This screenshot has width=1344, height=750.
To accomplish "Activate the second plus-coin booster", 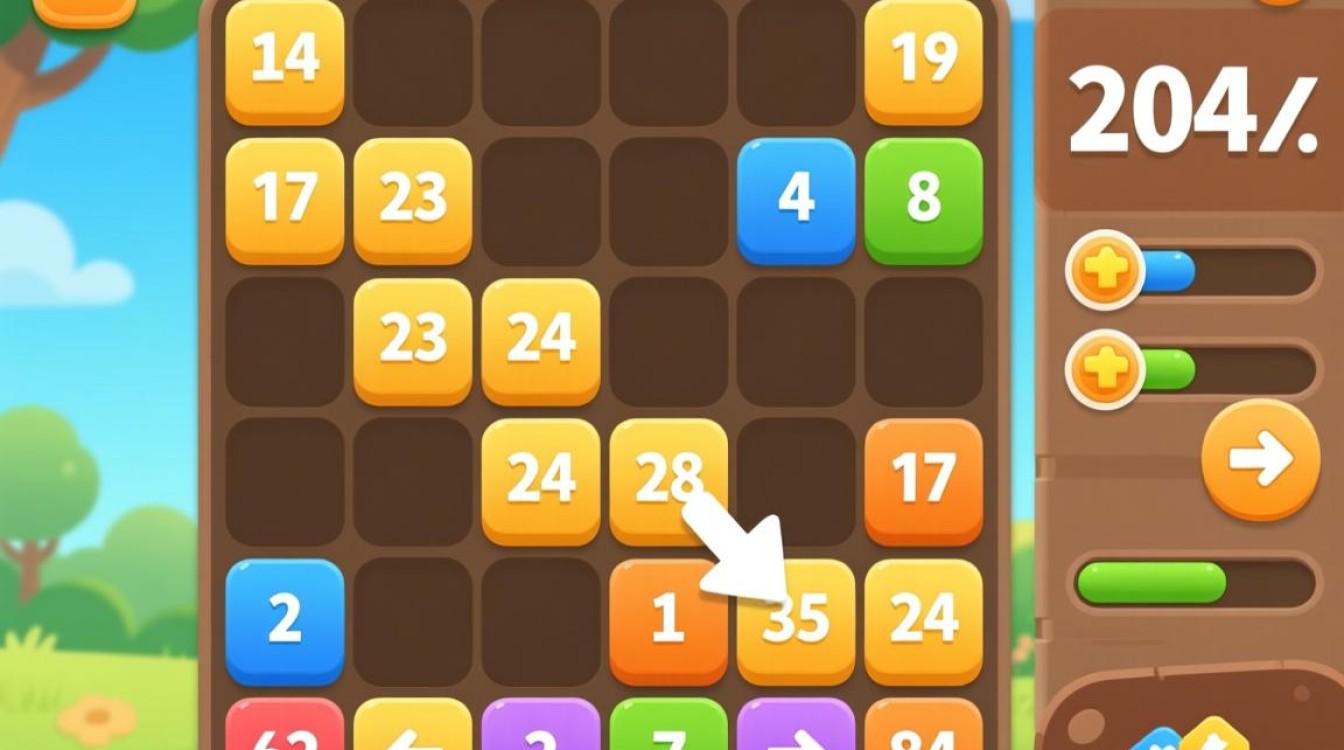I will point(1103,369).
